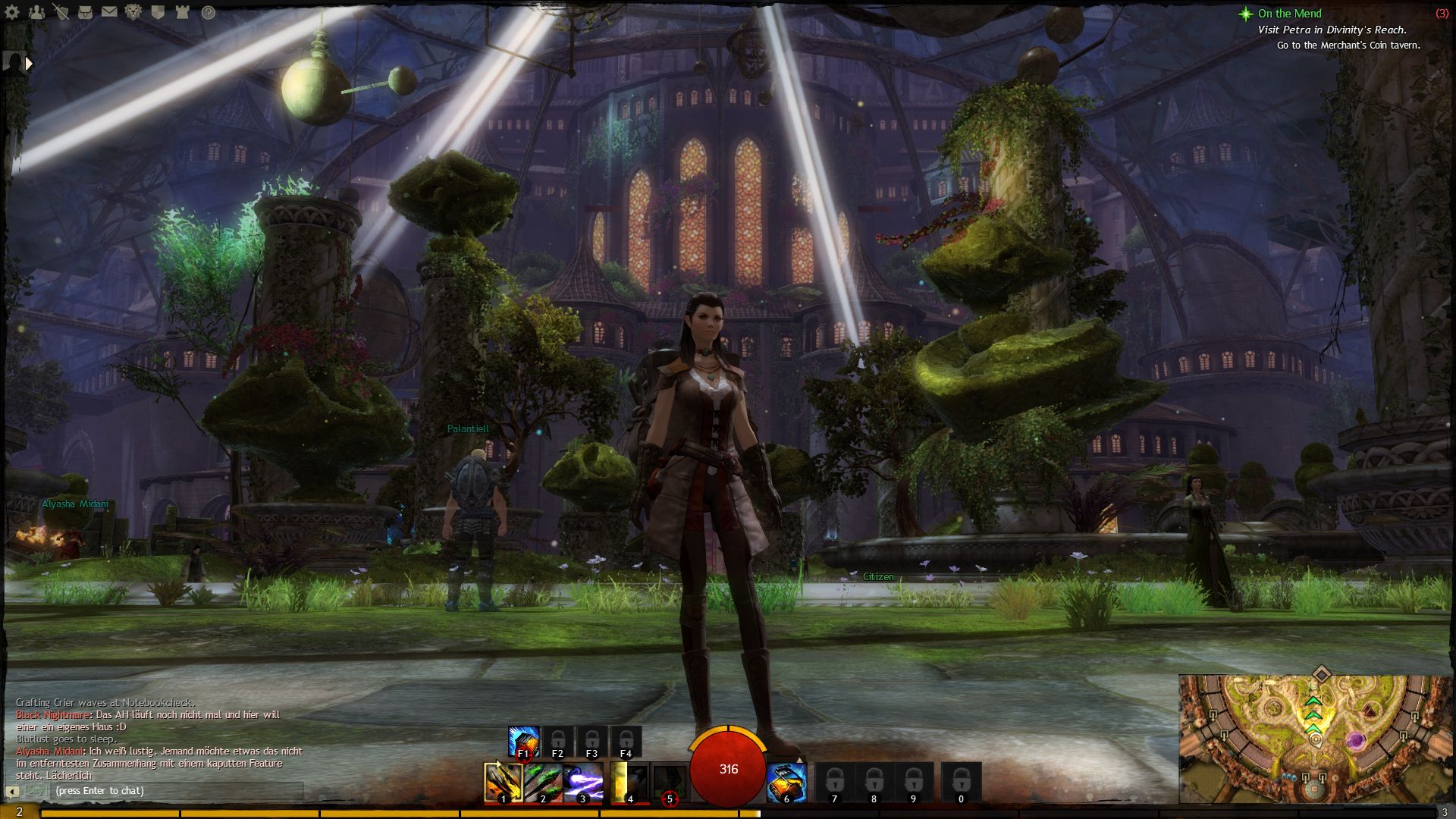Collapse the chat panel with arrow button
1456x819 pixels.
click(12, 792)
